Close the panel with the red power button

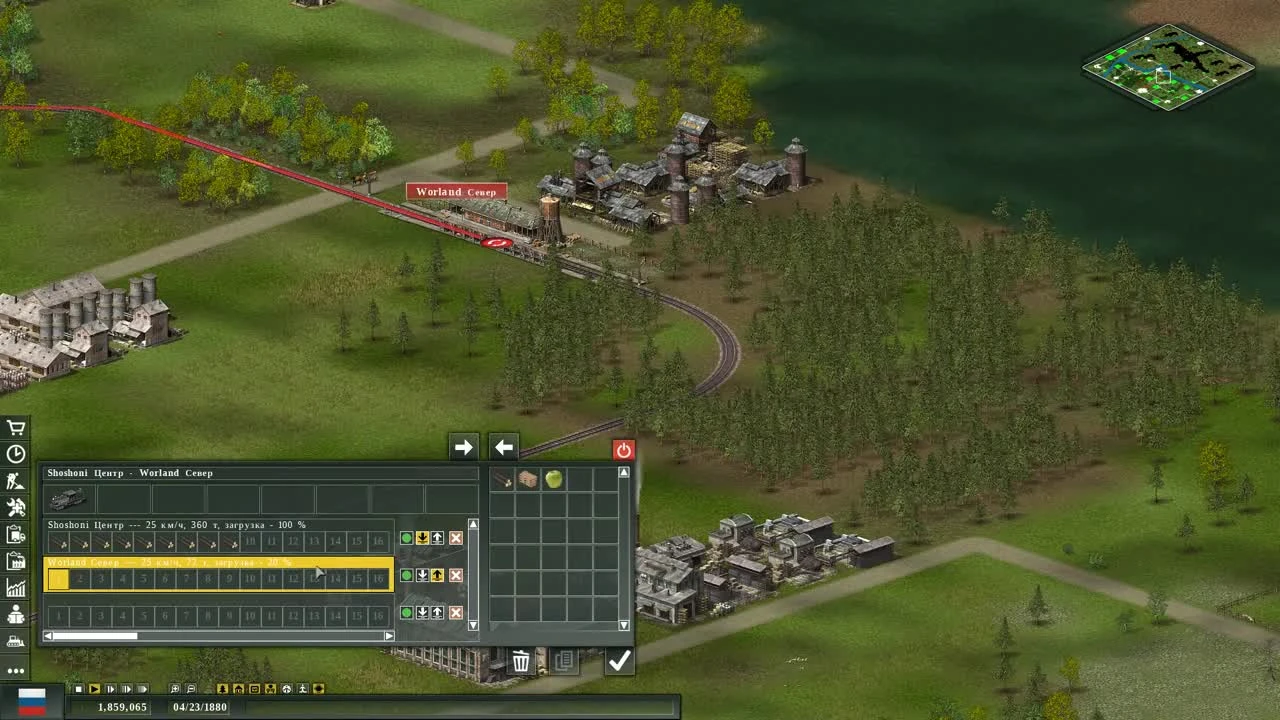tap(622, 449)
